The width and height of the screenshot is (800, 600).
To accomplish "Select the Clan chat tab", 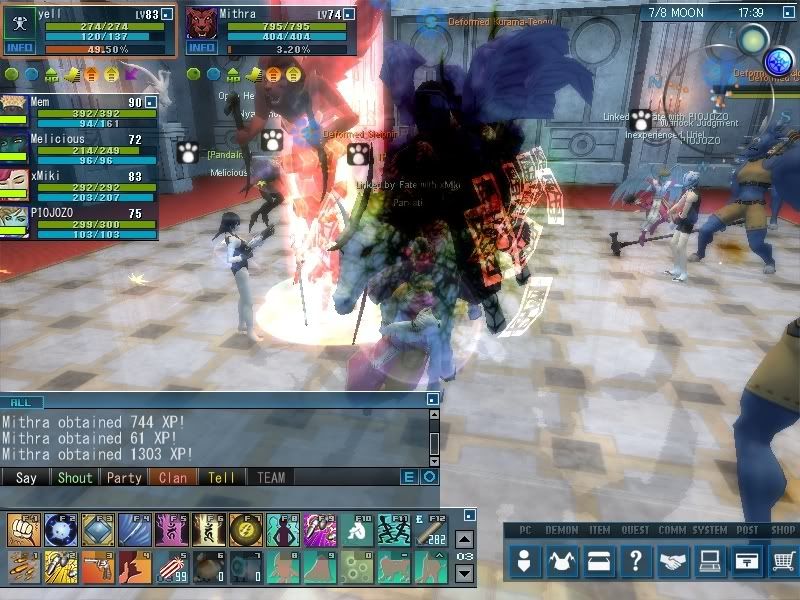I will [x=173, y=478].
